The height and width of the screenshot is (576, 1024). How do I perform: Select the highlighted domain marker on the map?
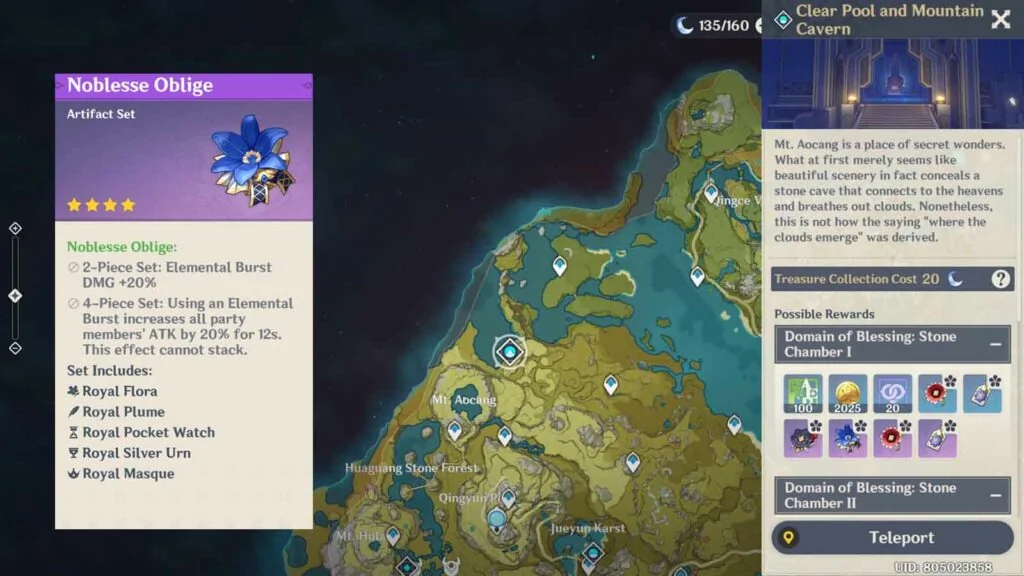point(510,351)
